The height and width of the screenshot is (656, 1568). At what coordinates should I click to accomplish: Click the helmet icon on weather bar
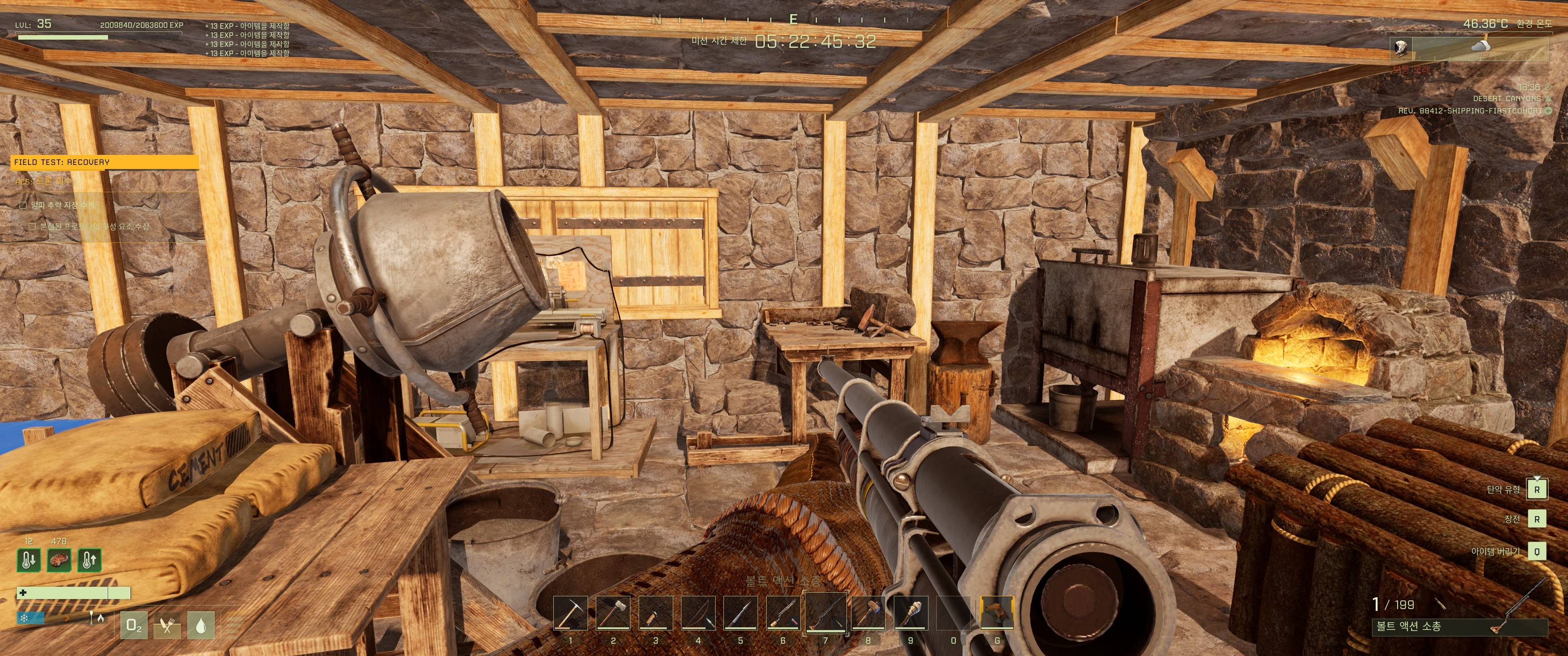pyautogui.click(x=1400, y=48)
